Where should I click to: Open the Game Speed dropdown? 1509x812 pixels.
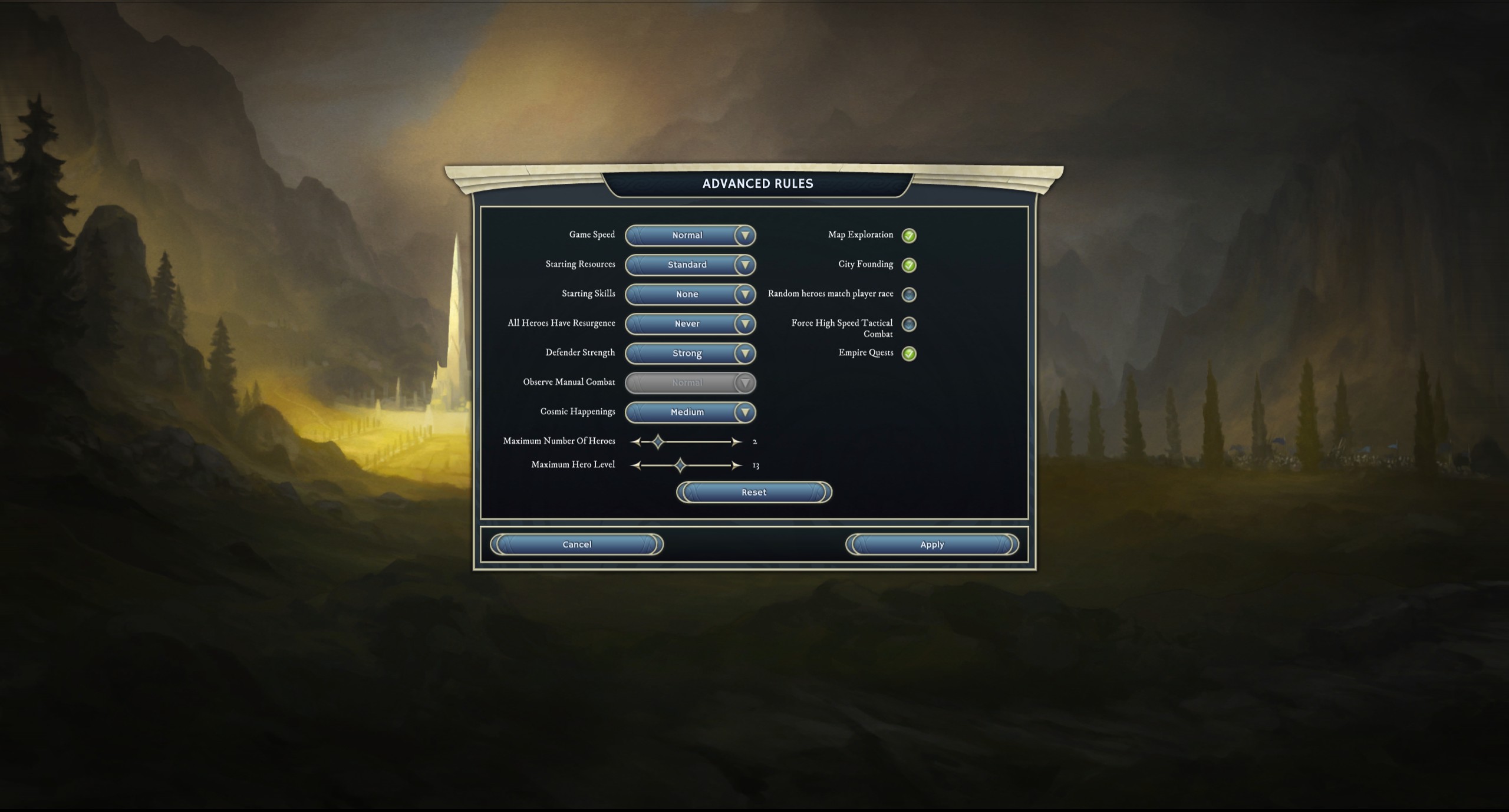click(x=690, y=235)
